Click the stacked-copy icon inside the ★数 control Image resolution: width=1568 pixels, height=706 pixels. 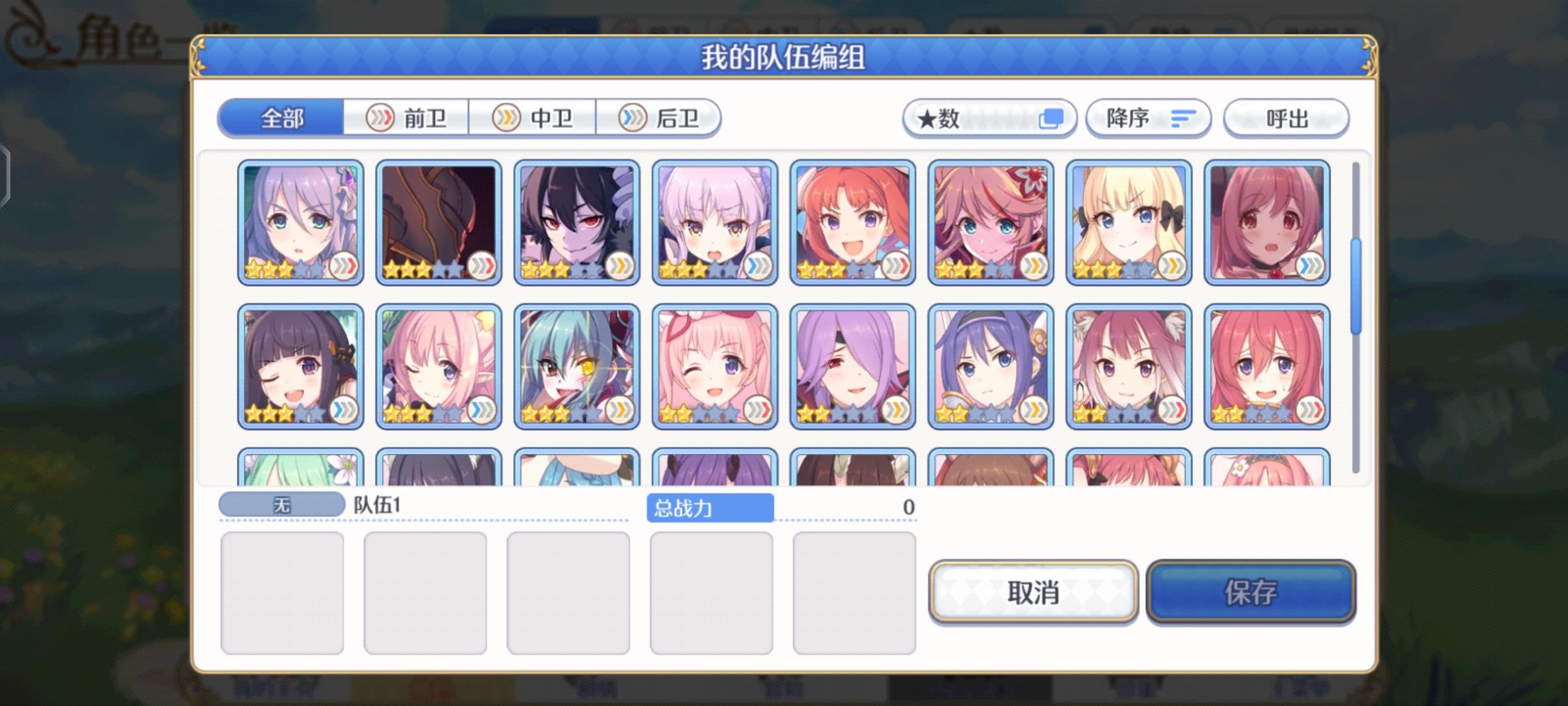1053,118
